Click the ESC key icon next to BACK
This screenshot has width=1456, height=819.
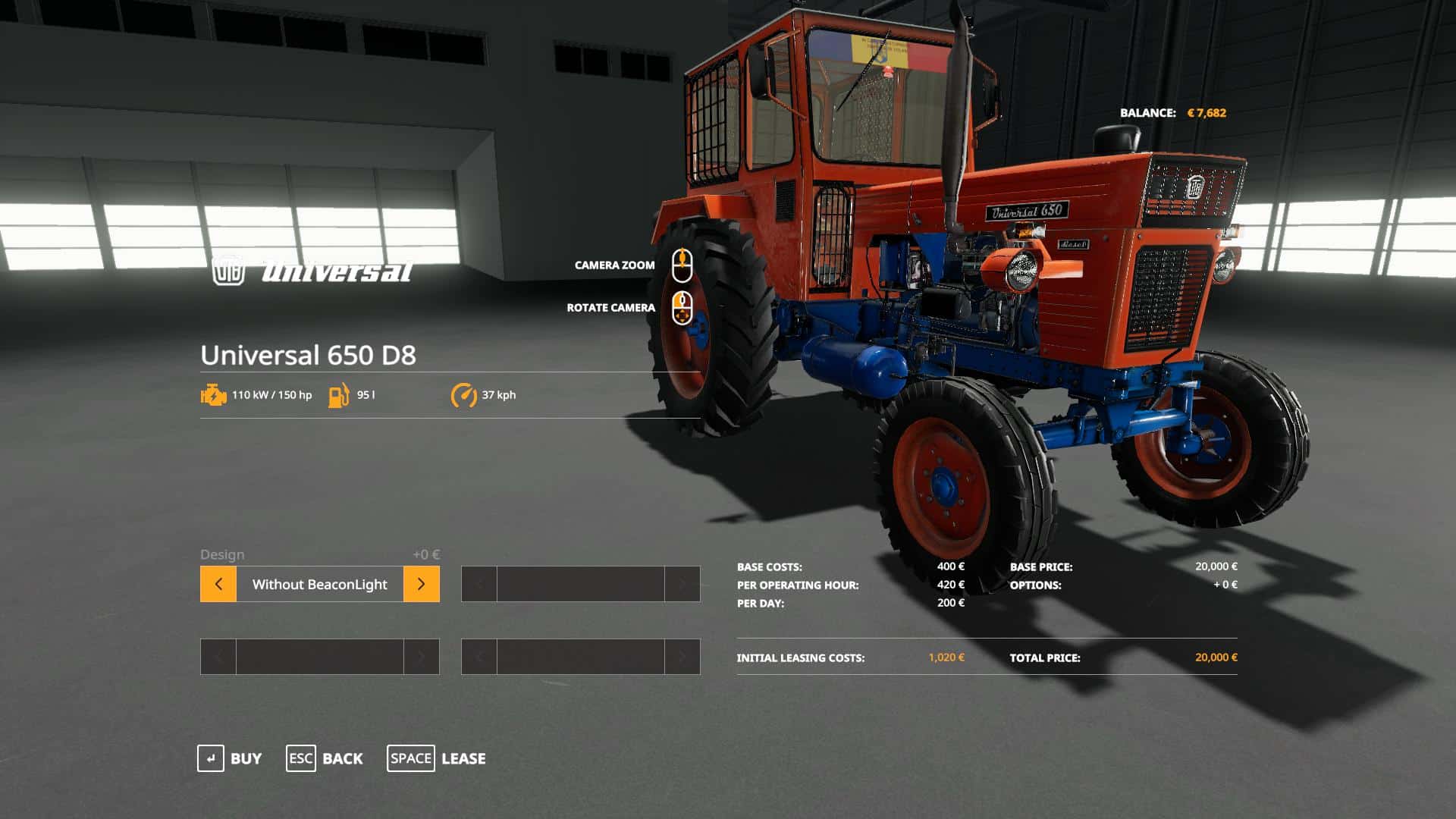(x=300, y=758)
